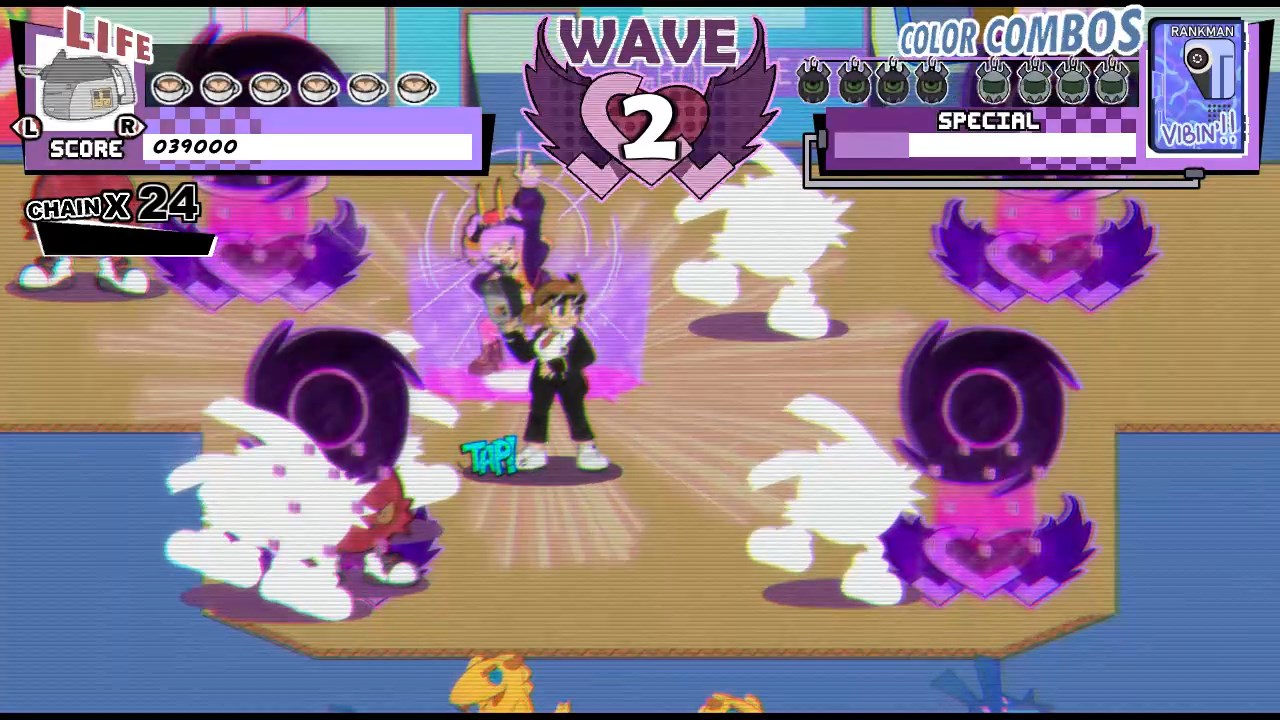Click the SPECIAL label tab
The image size is (1280, 720).
pyautogui.click(x=988, y=121)
